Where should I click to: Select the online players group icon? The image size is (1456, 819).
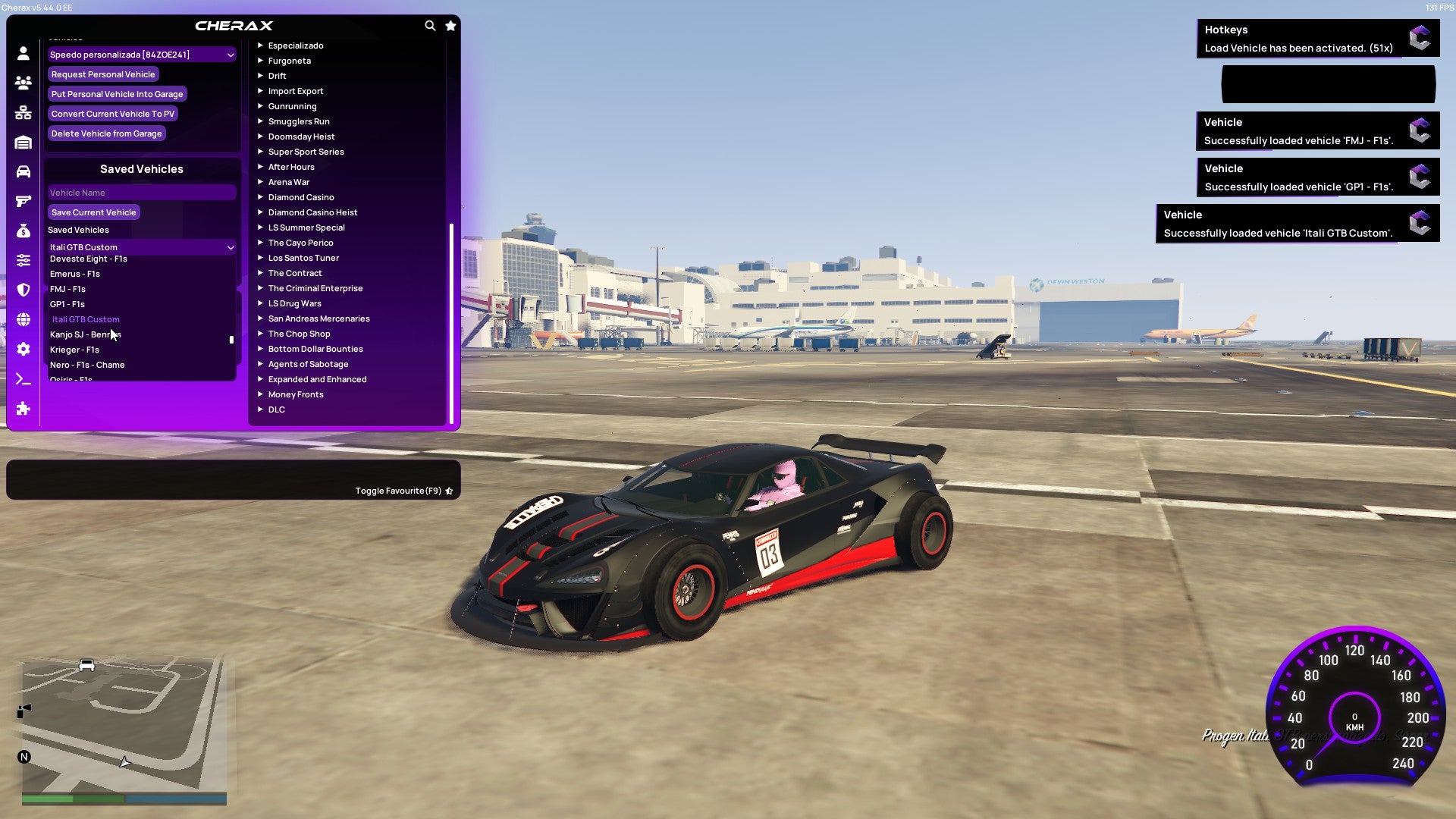click(x=23, y=83)
